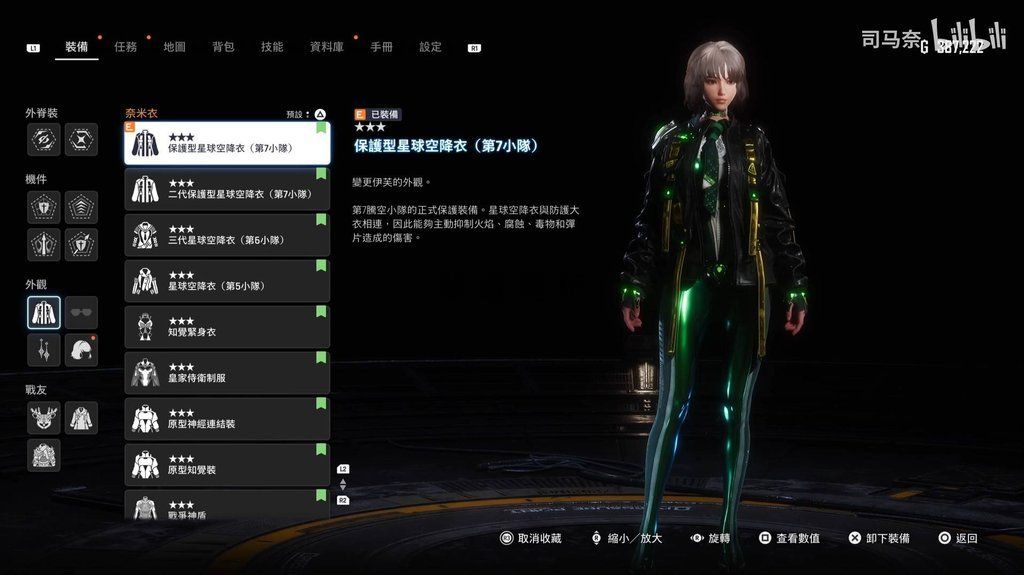Switch to the 任務 tab
The image size is (1024, 575).
click(x=126, y=47)
